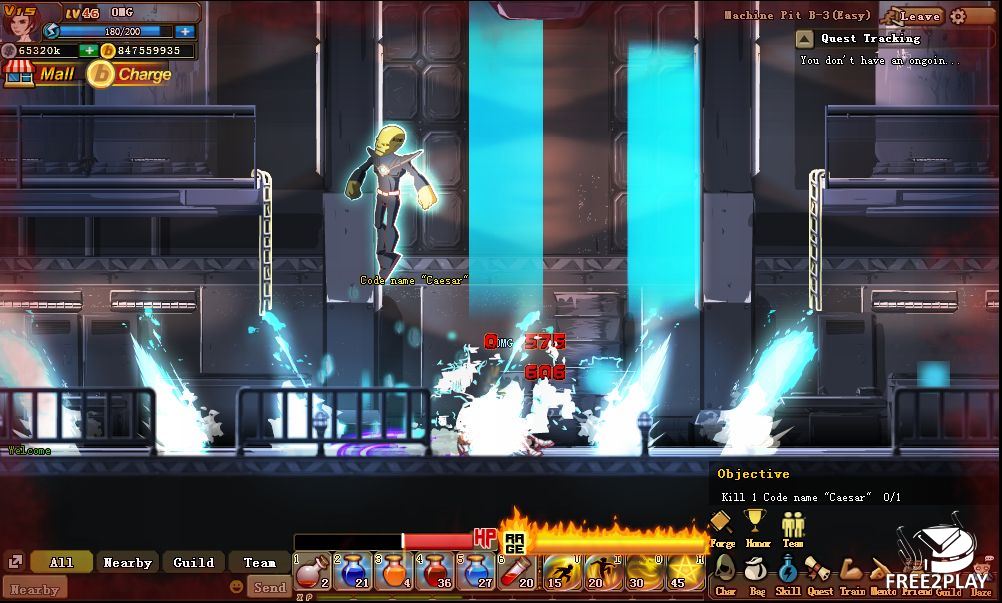Image resolution: width=1002 pixels, height=603 pixels.
Task: Open the Forge menu
Action: [721, 525]
